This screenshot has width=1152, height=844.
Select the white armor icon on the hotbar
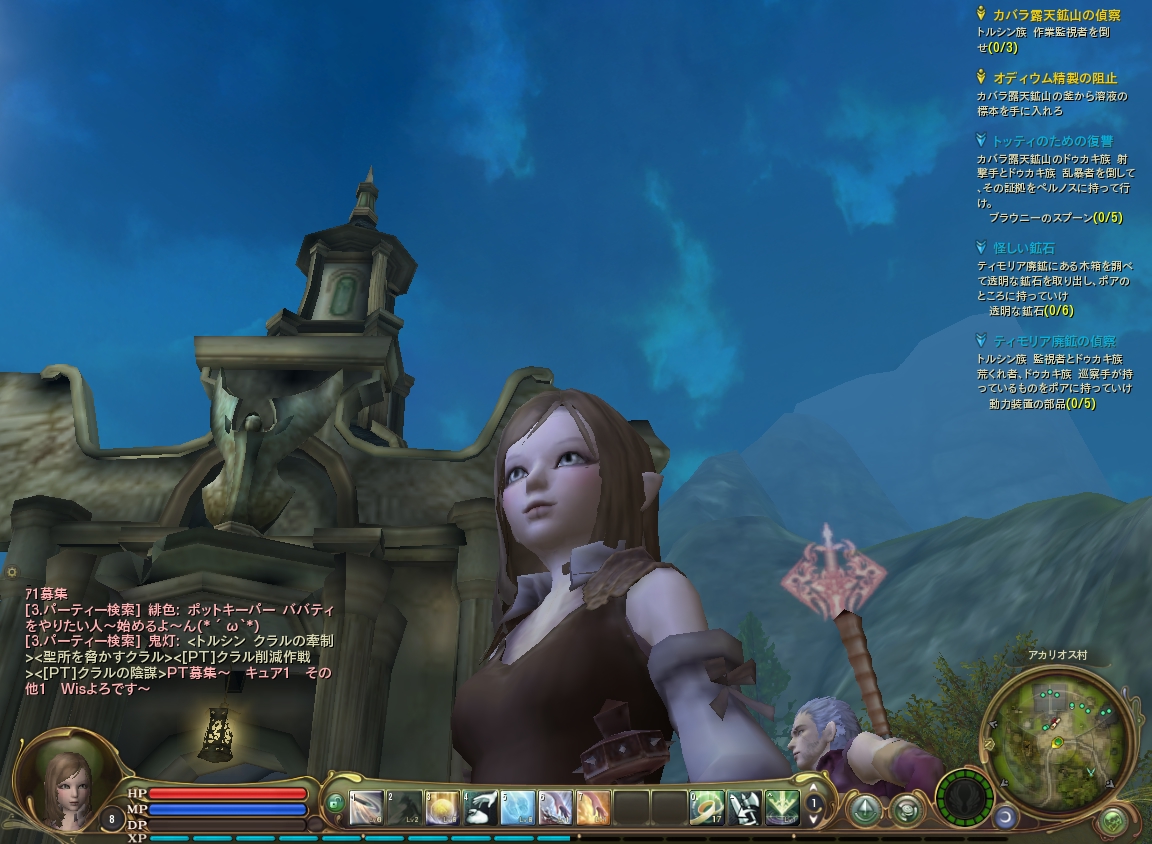click(x=745, y=807)
